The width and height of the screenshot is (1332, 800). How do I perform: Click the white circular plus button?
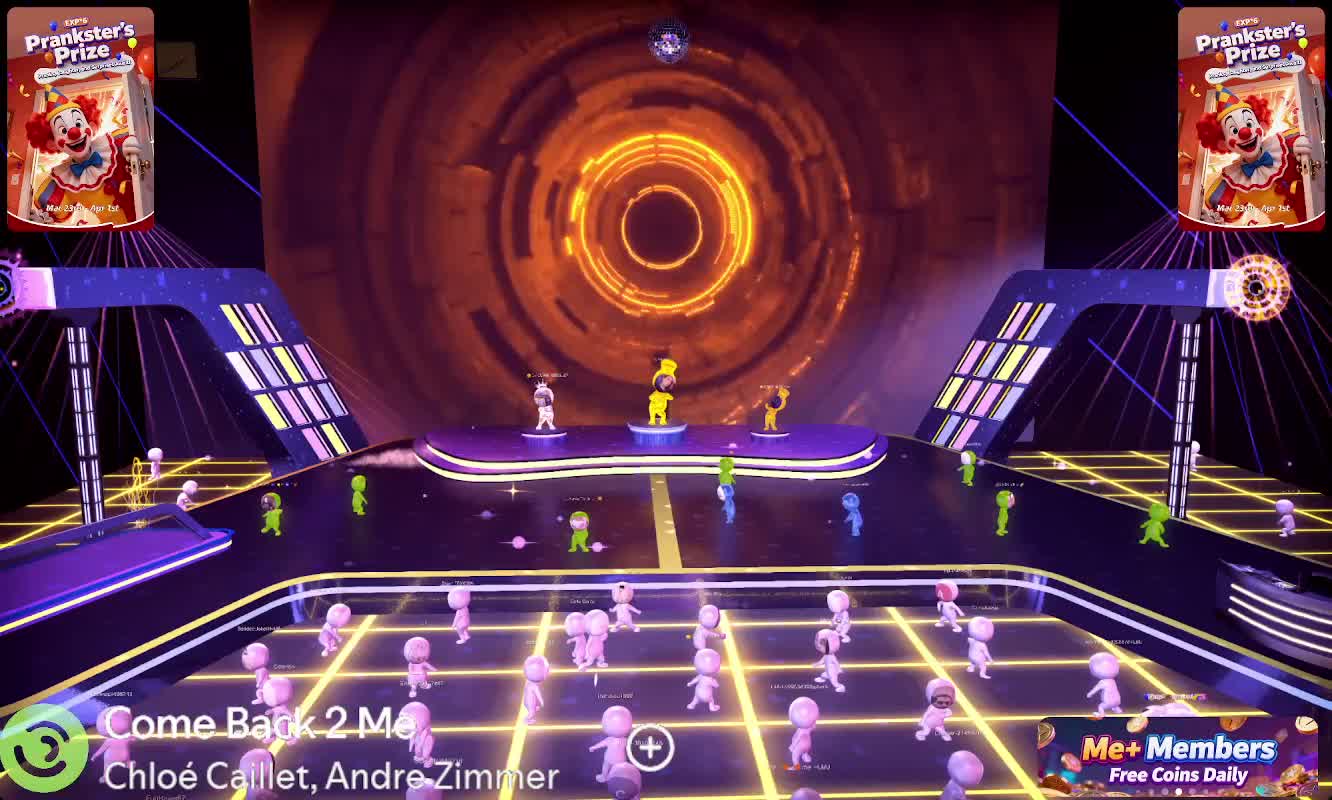[650, 746]
